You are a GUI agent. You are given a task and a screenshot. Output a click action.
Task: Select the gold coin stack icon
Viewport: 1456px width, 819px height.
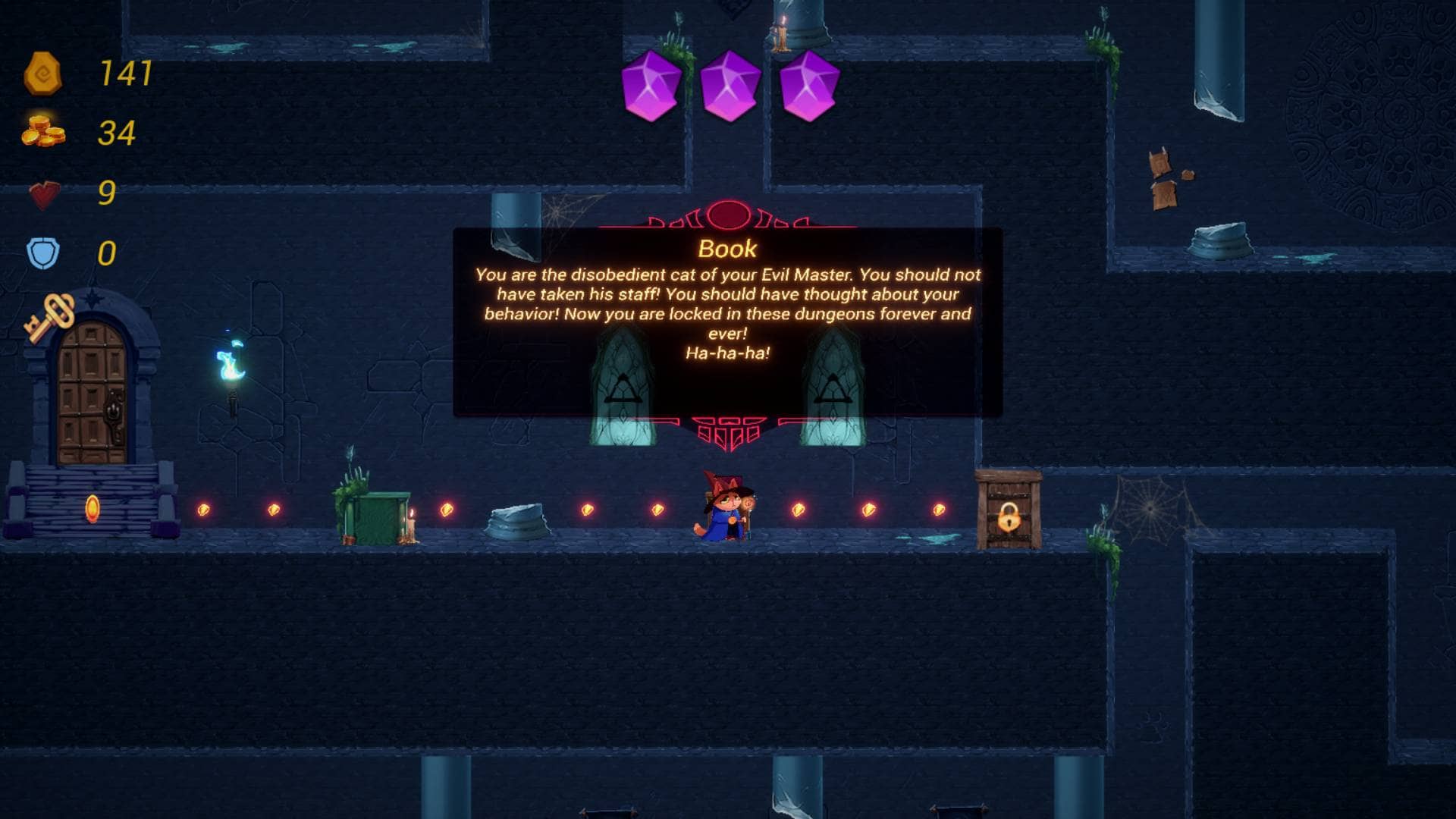click(43, 132)
